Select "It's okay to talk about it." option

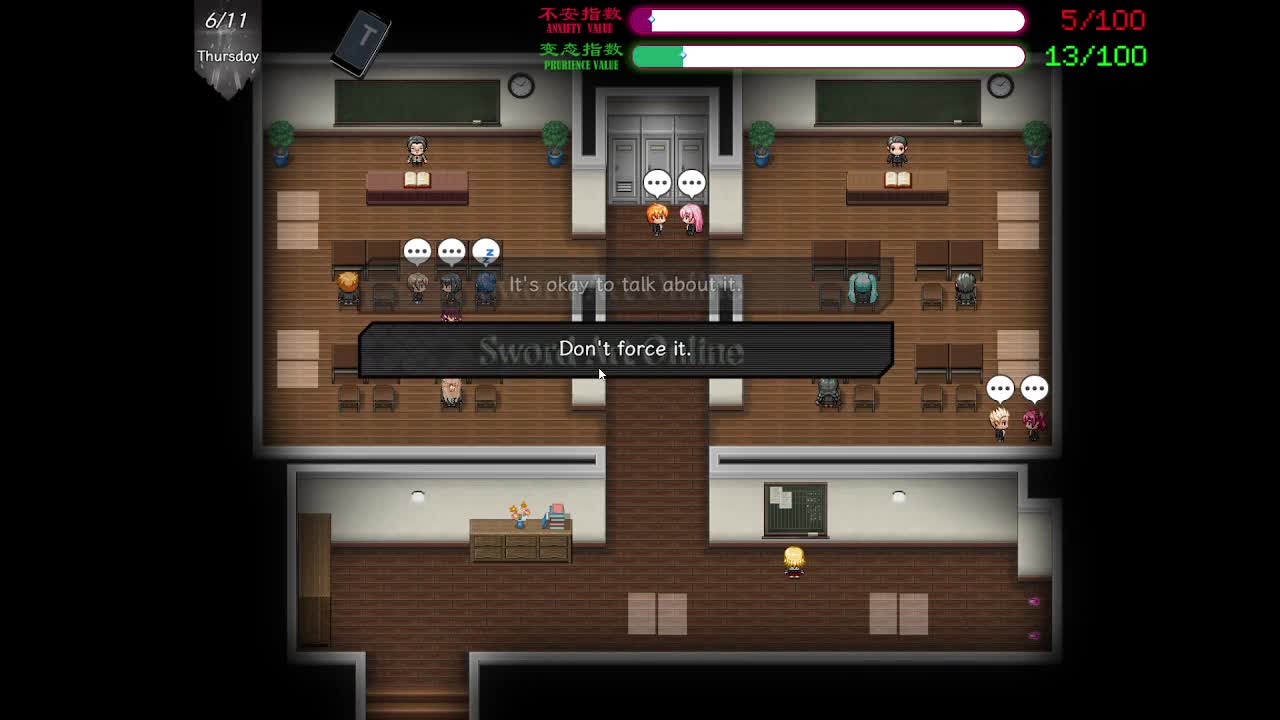[625, 285]
